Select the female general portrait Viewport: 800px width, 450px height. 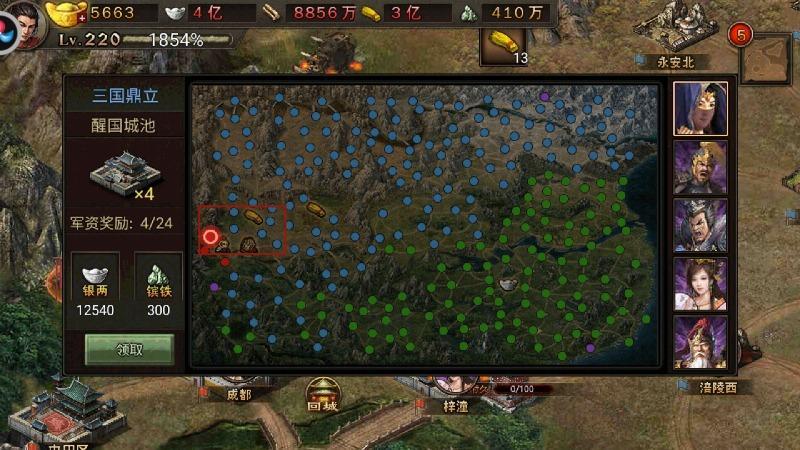click(x=699, y=283)
